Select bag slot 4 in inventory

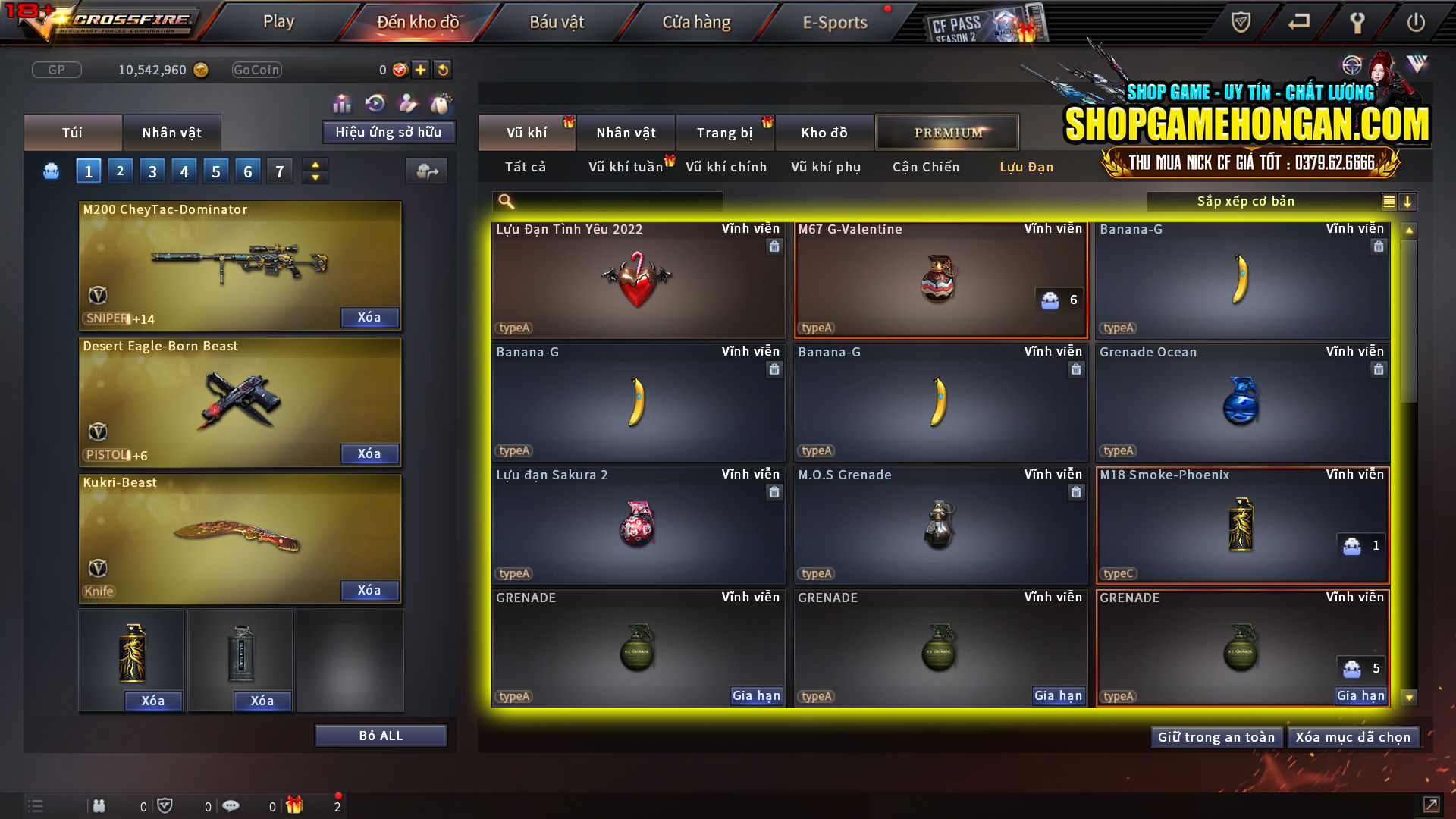[184, 171]
